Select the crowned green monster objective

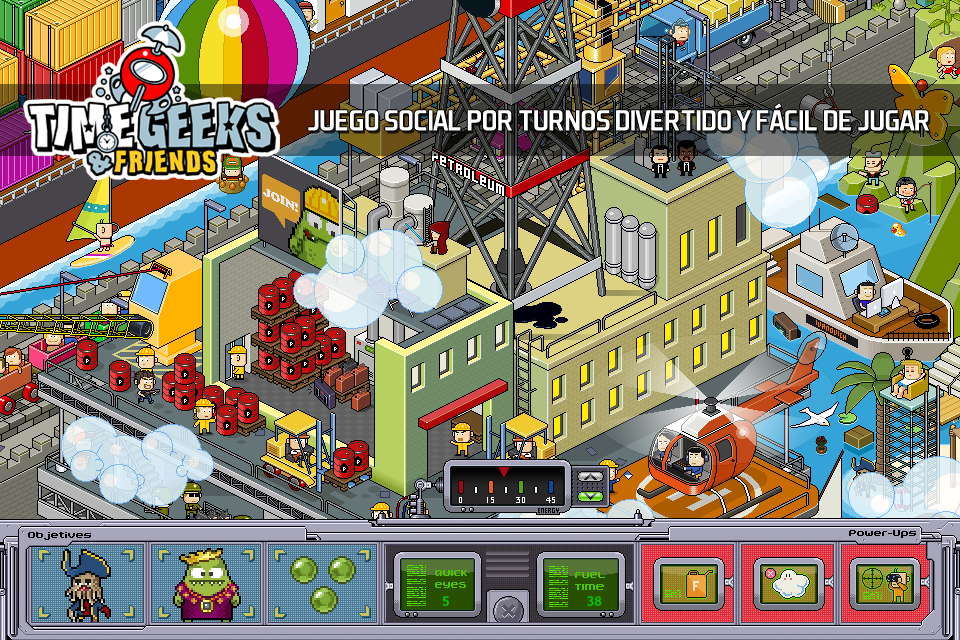coord(206,582)
